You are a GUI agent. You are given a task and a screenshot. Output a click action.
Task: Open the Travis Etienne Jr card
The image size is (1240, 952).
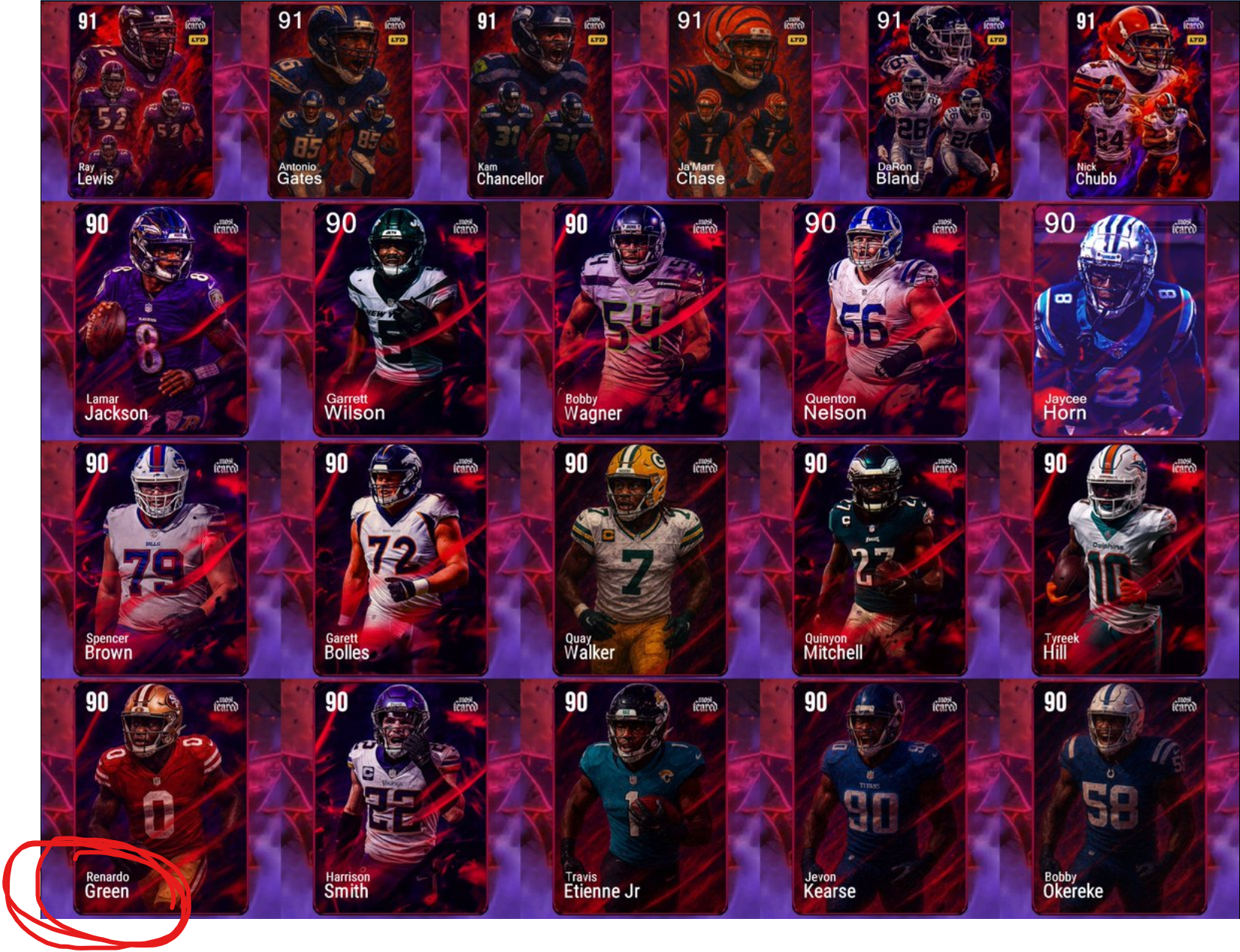click(640, 797)
